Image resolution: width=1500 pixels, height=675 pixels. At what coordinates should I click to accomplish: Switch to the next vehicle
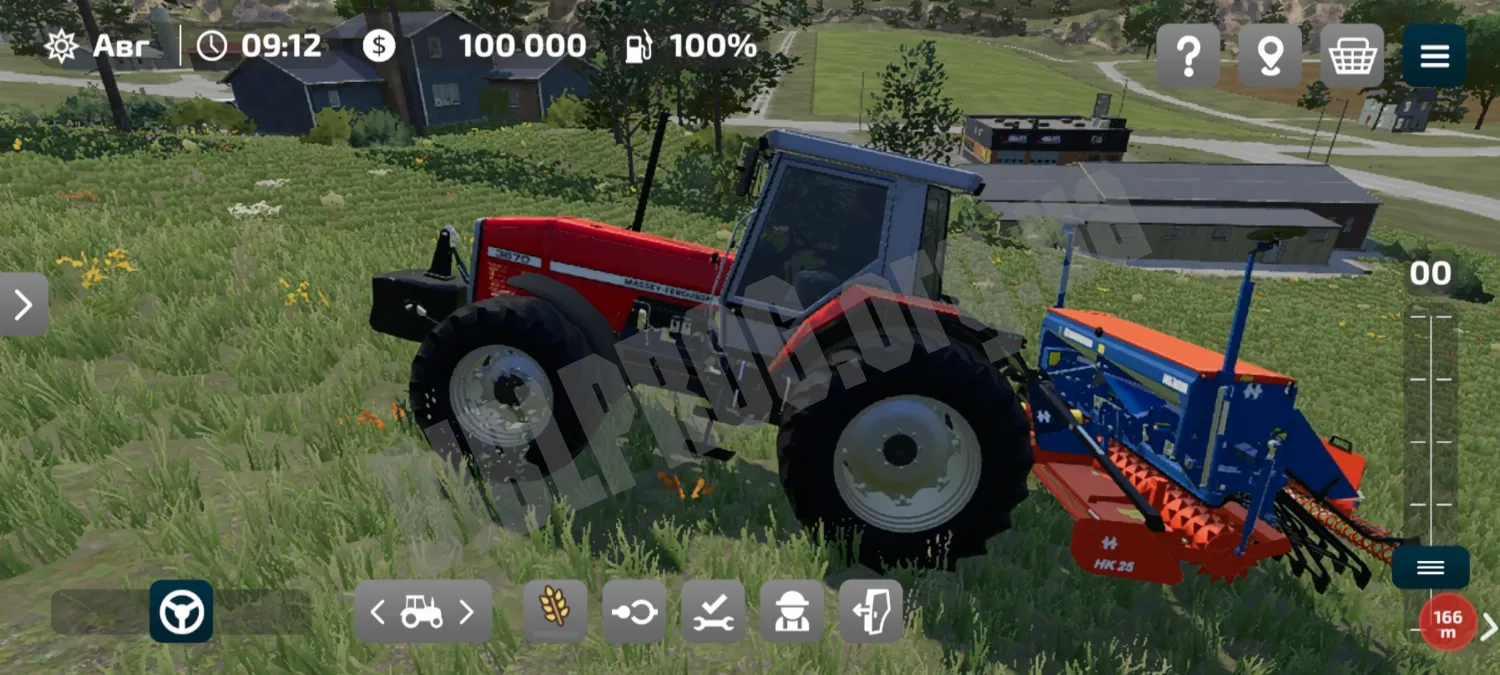tap(466, 612)
